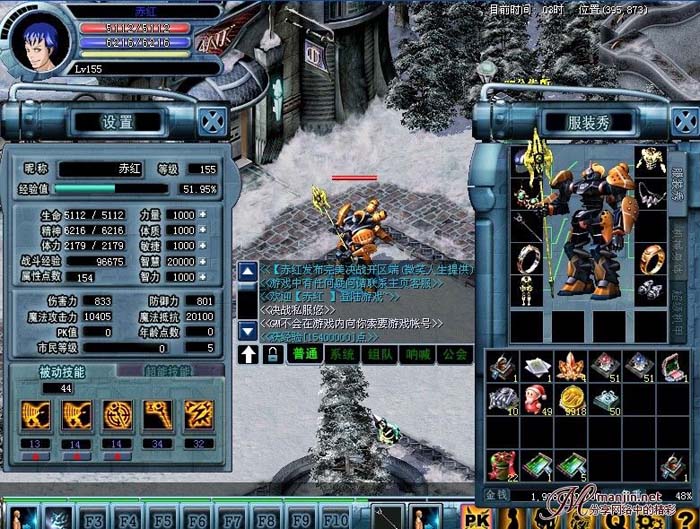Switch chat to the 系统 channel

click(x=342, y=354)
